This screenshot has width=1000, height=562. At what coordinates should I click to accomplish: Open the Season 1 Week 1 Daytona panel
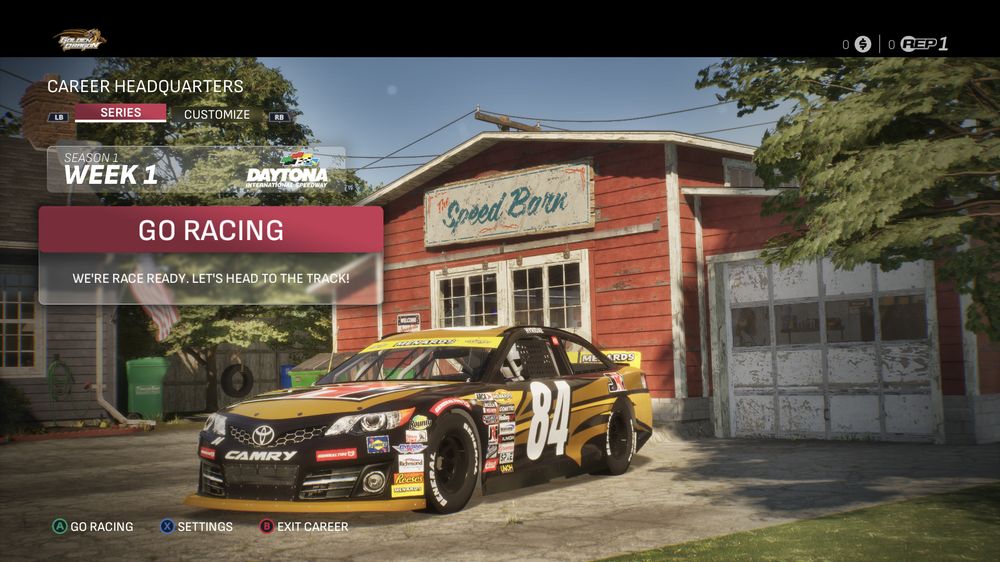(x=196, y=169)
